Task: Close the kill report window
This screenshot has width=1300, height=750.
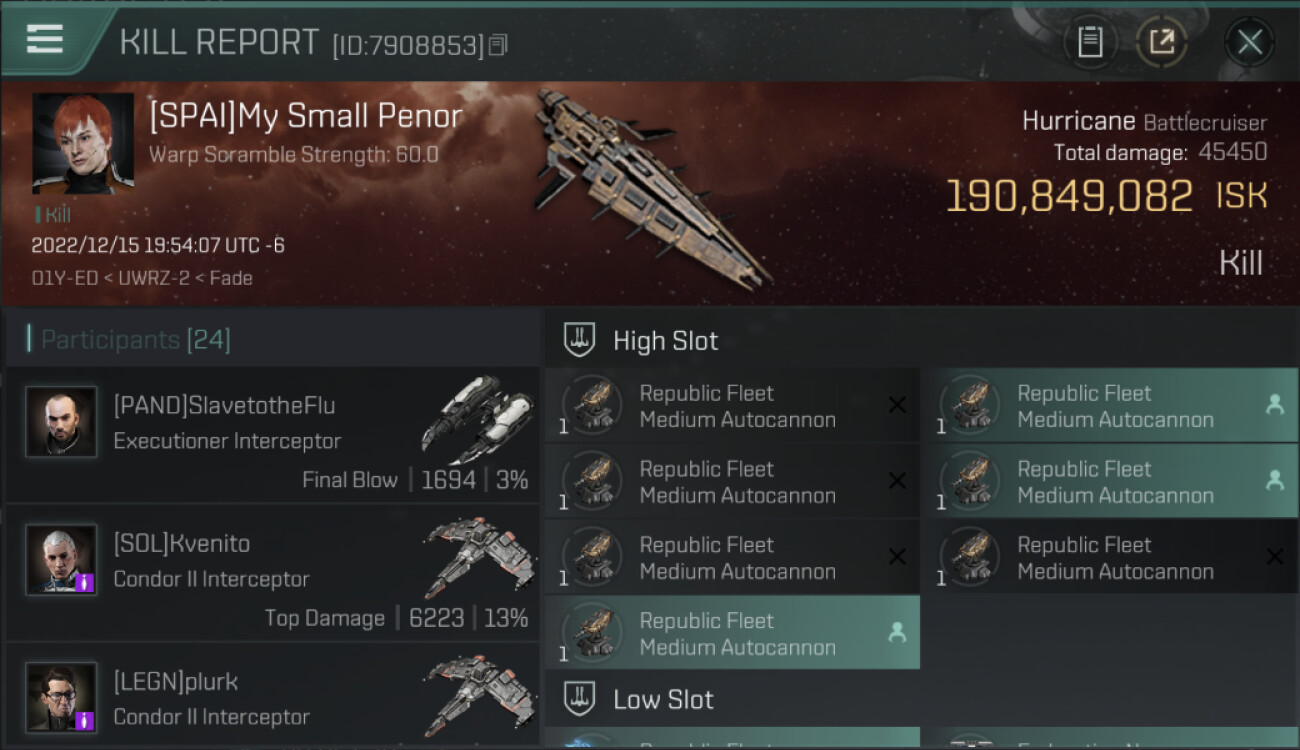Action: (x=1249, y=42)
